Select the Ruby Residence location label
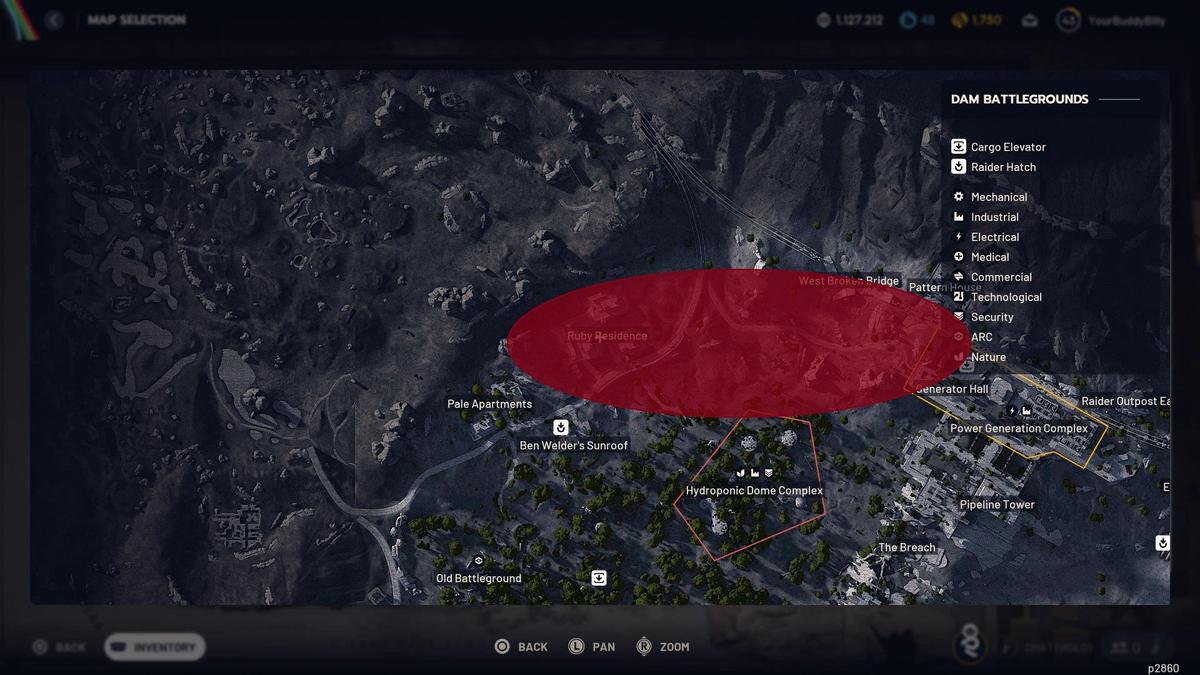 (x=606, y=336)
